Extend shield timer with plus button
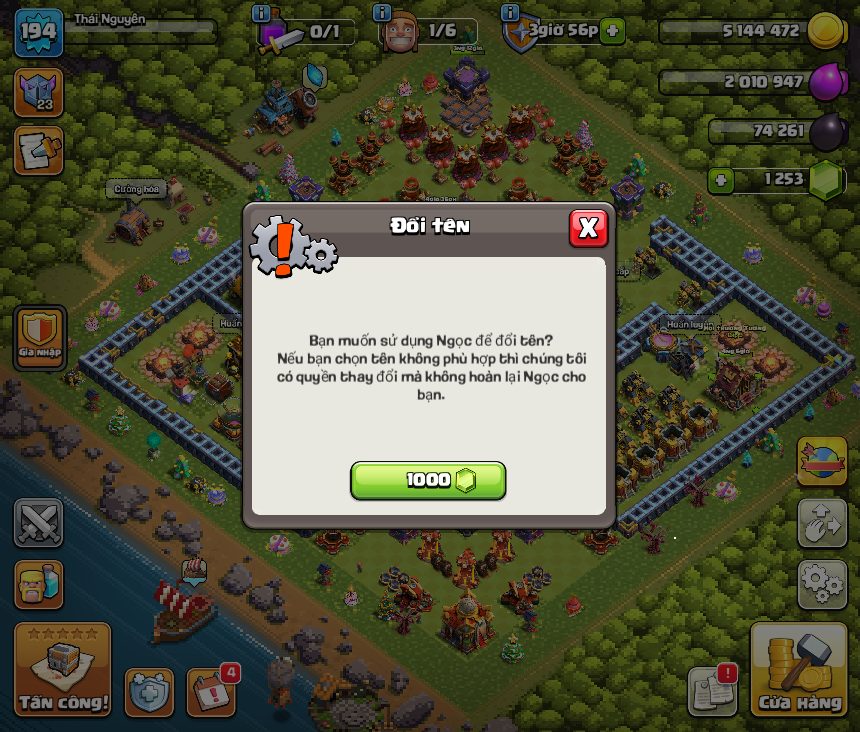Screen dimensions: 860x732 click(x=612, y=31)
